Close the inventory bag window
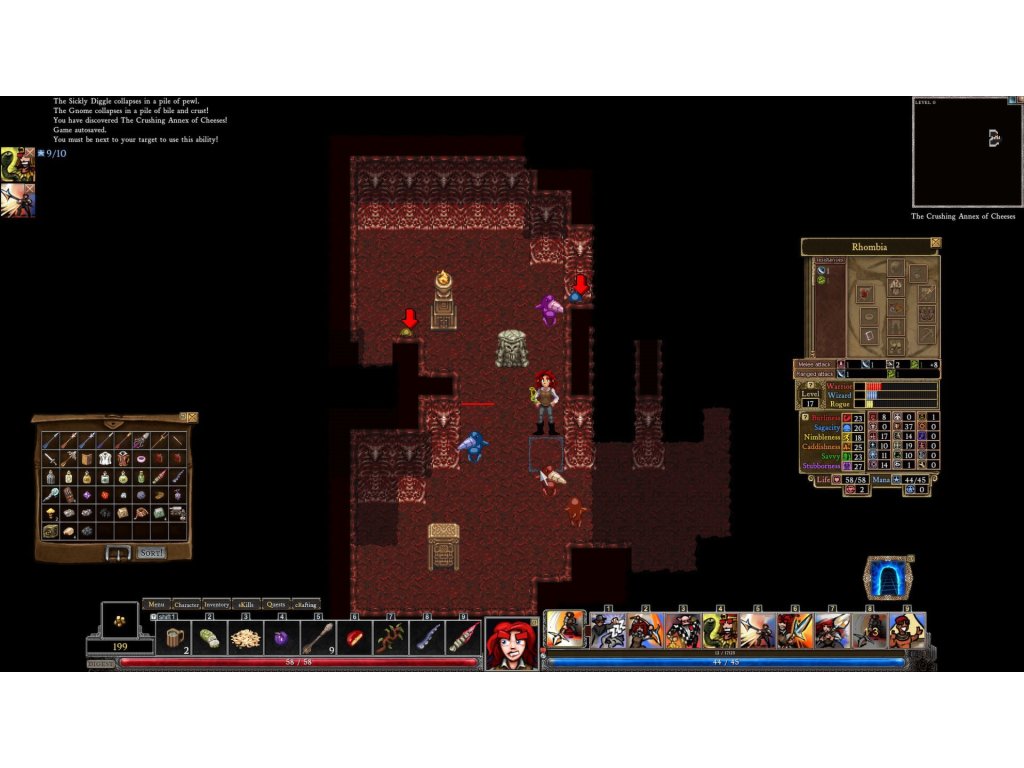 pos(192,417)
